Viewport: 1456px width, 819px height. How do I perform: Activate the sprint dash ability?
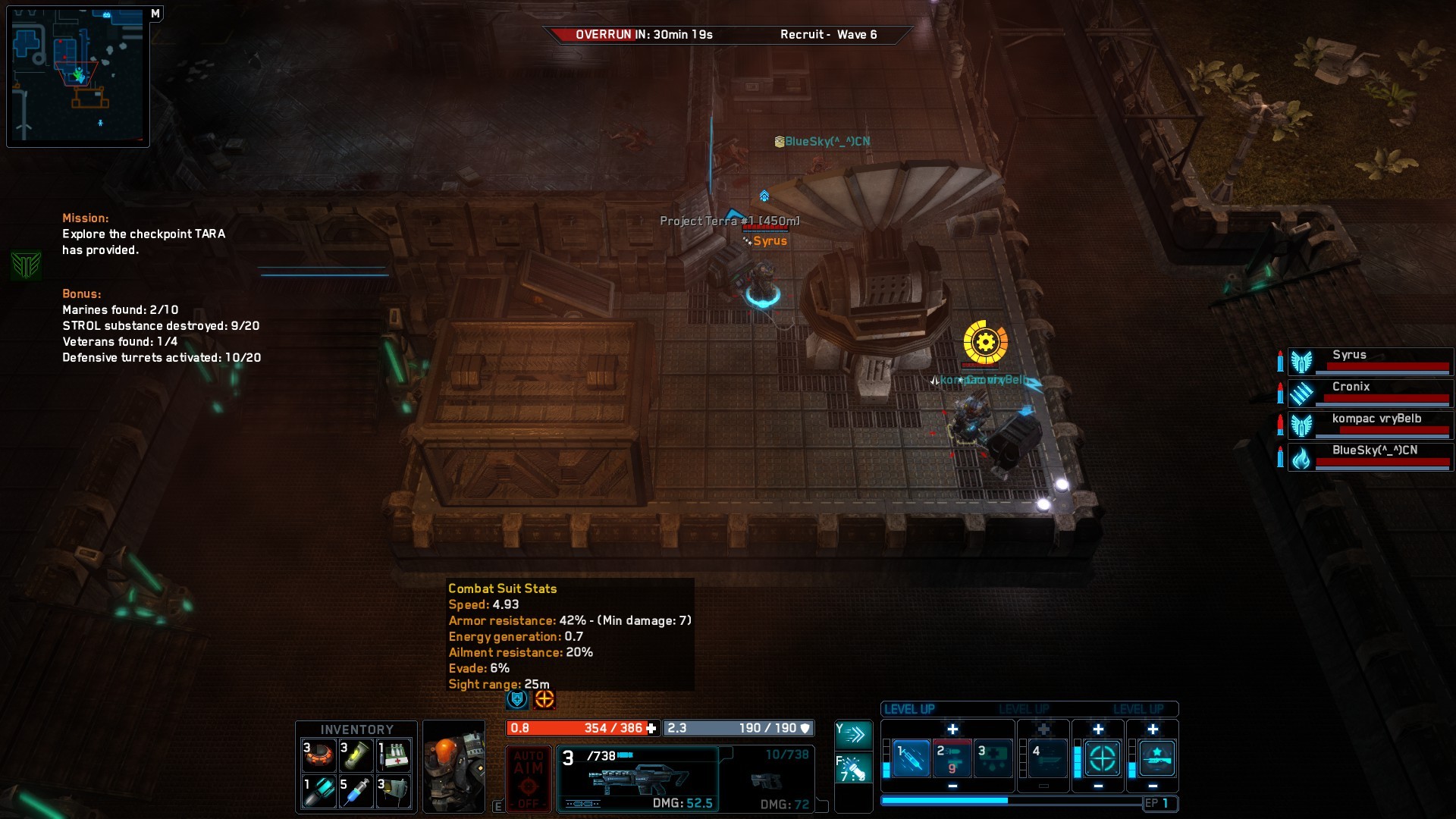(x=854, y=734)
